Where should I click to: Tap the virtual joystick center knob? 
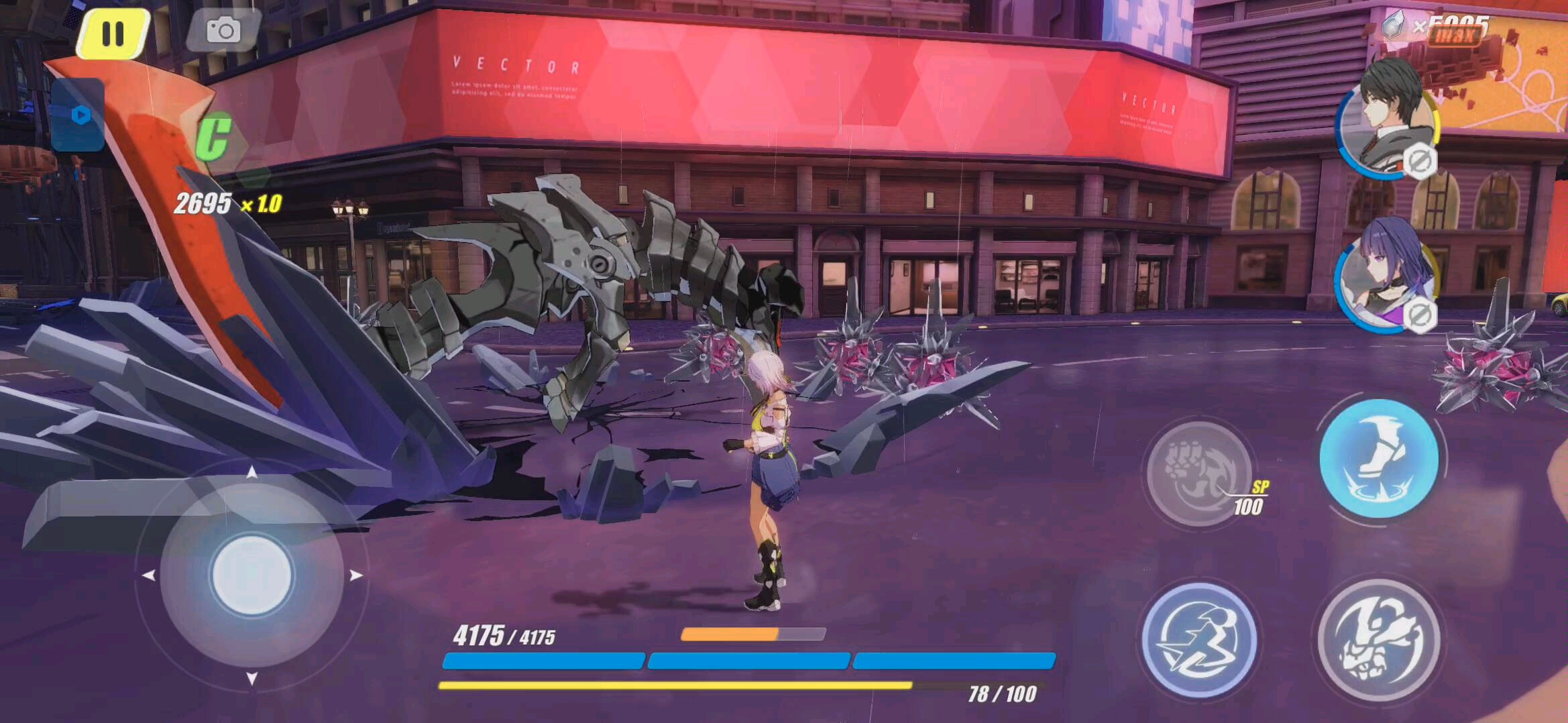click(251, 574)
